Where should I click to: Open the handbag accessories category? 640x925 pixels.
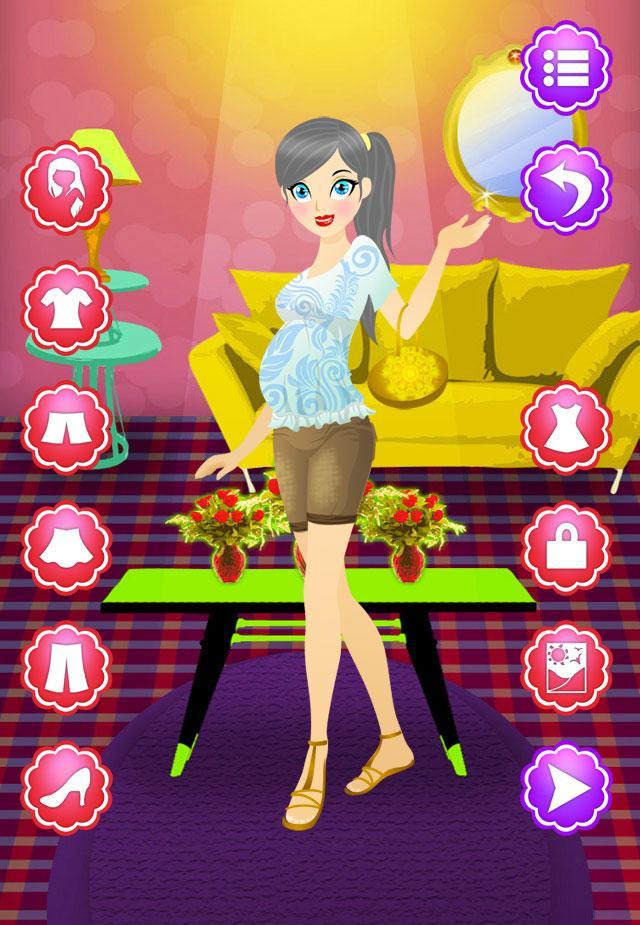(x=568, y=543)
